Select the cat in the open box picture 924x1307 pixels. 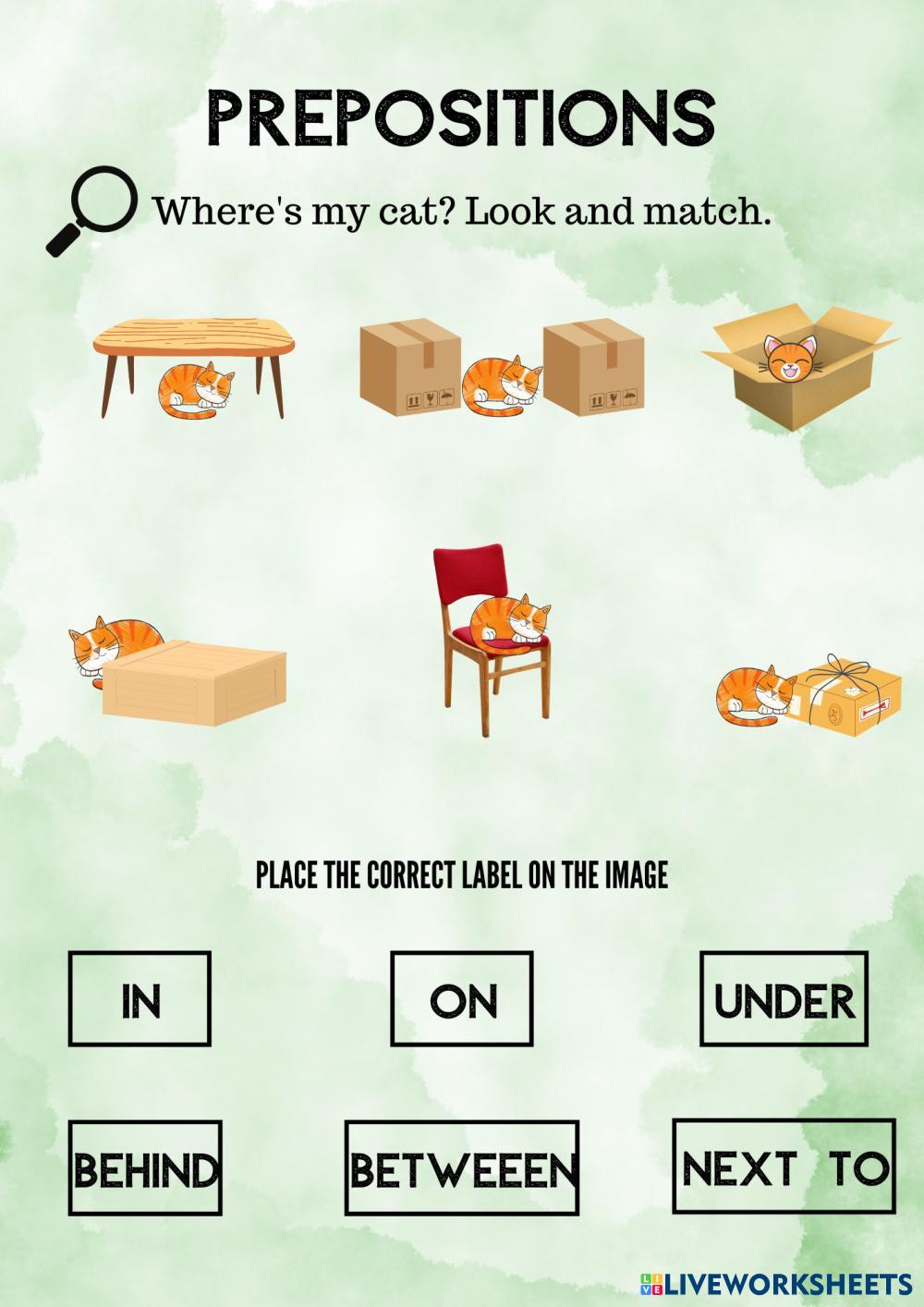tap(800, 366)
